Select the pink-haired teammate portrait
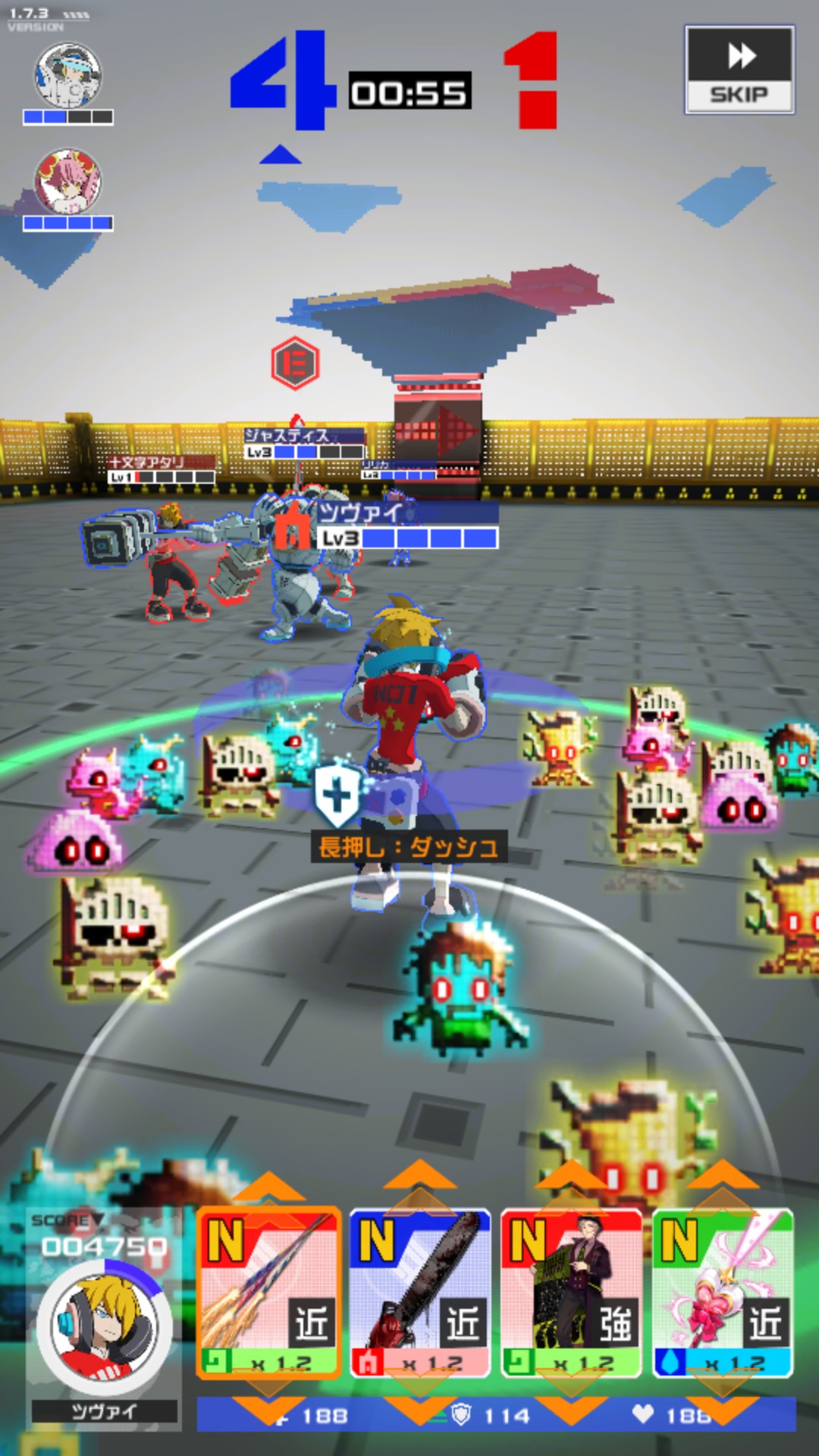 pyautogui.click(x=68, y=182)
